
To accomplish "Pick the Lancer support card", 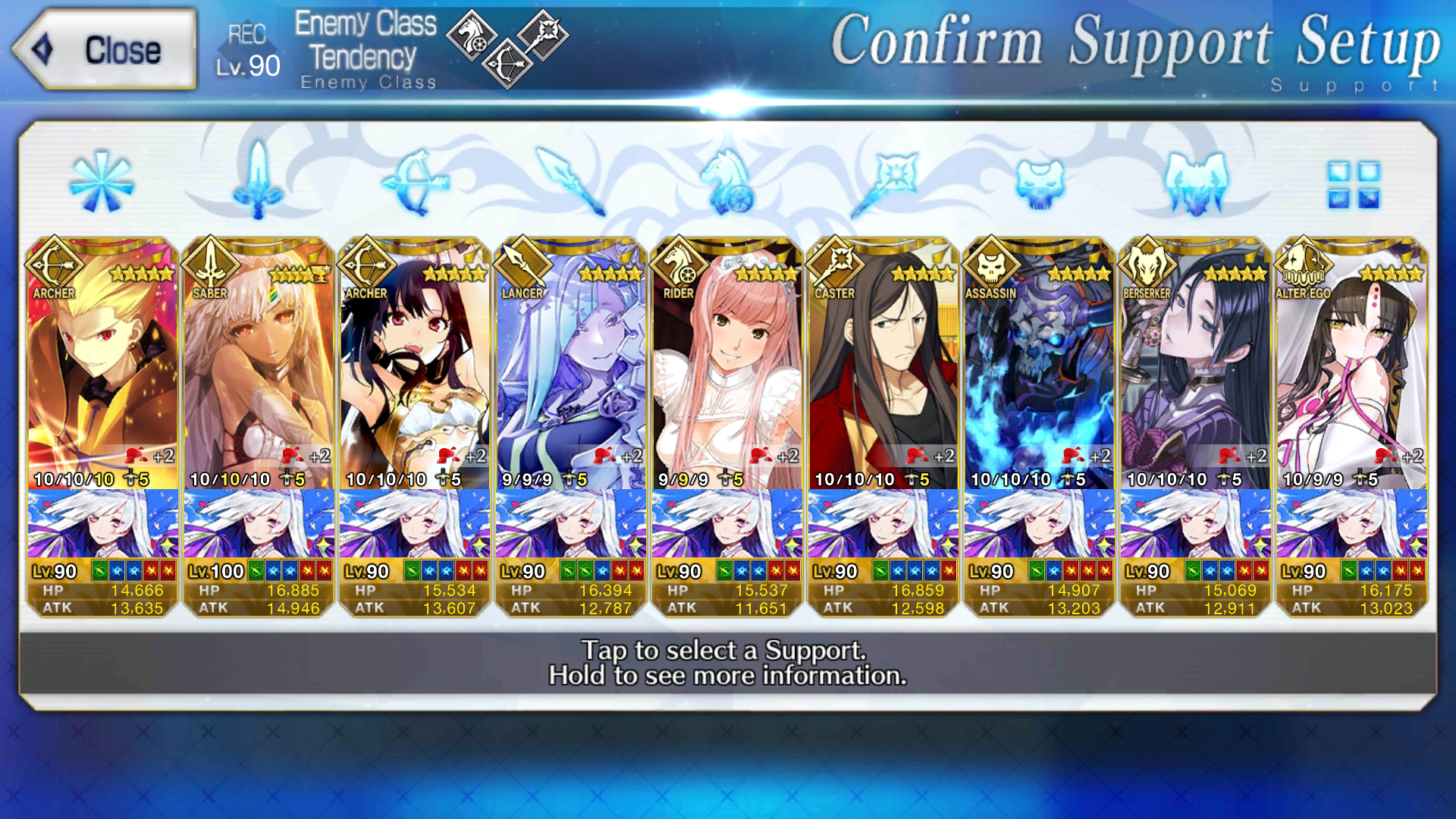I will tap(571, 425).
